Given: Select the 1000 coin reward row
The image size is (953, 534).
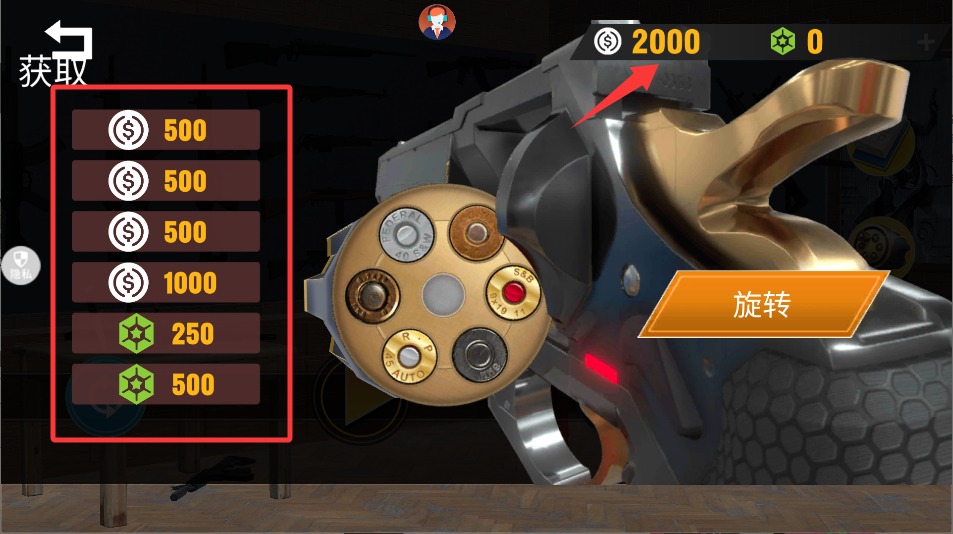Looking at the screenshot, I should pos(166,283).
